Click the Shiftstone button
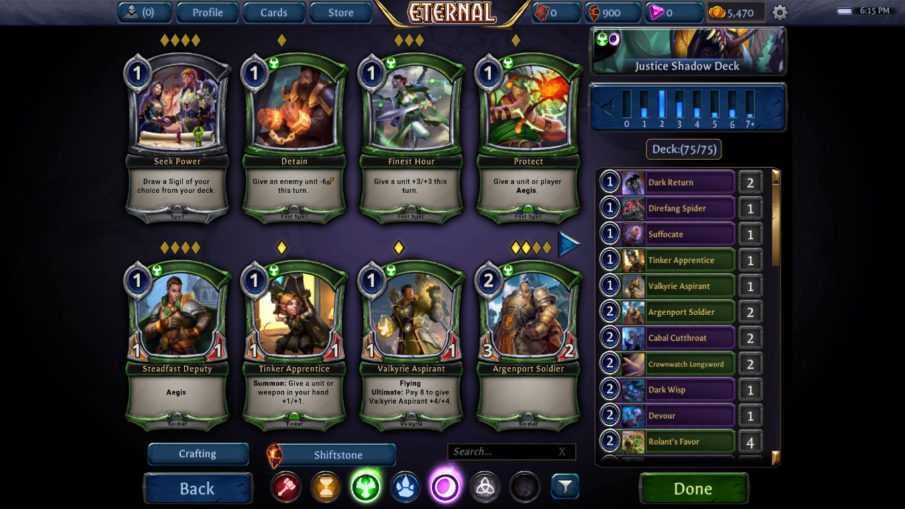This screenshot has height=509, width=905. [x=340, y=455]
